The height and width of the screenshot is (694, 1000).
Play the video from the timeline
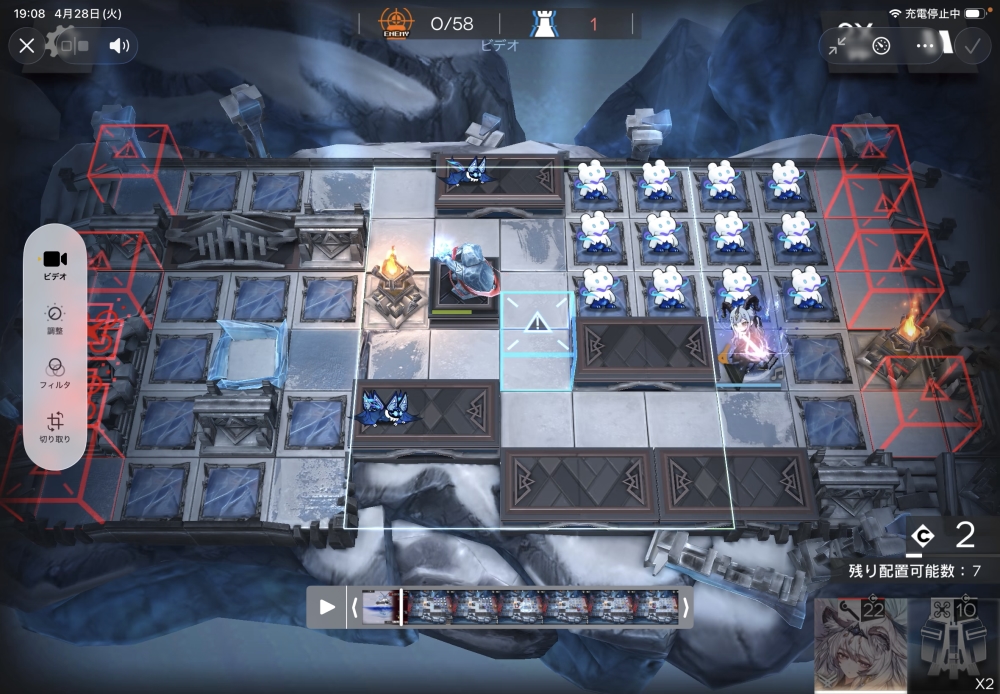(x=327, y=607)
